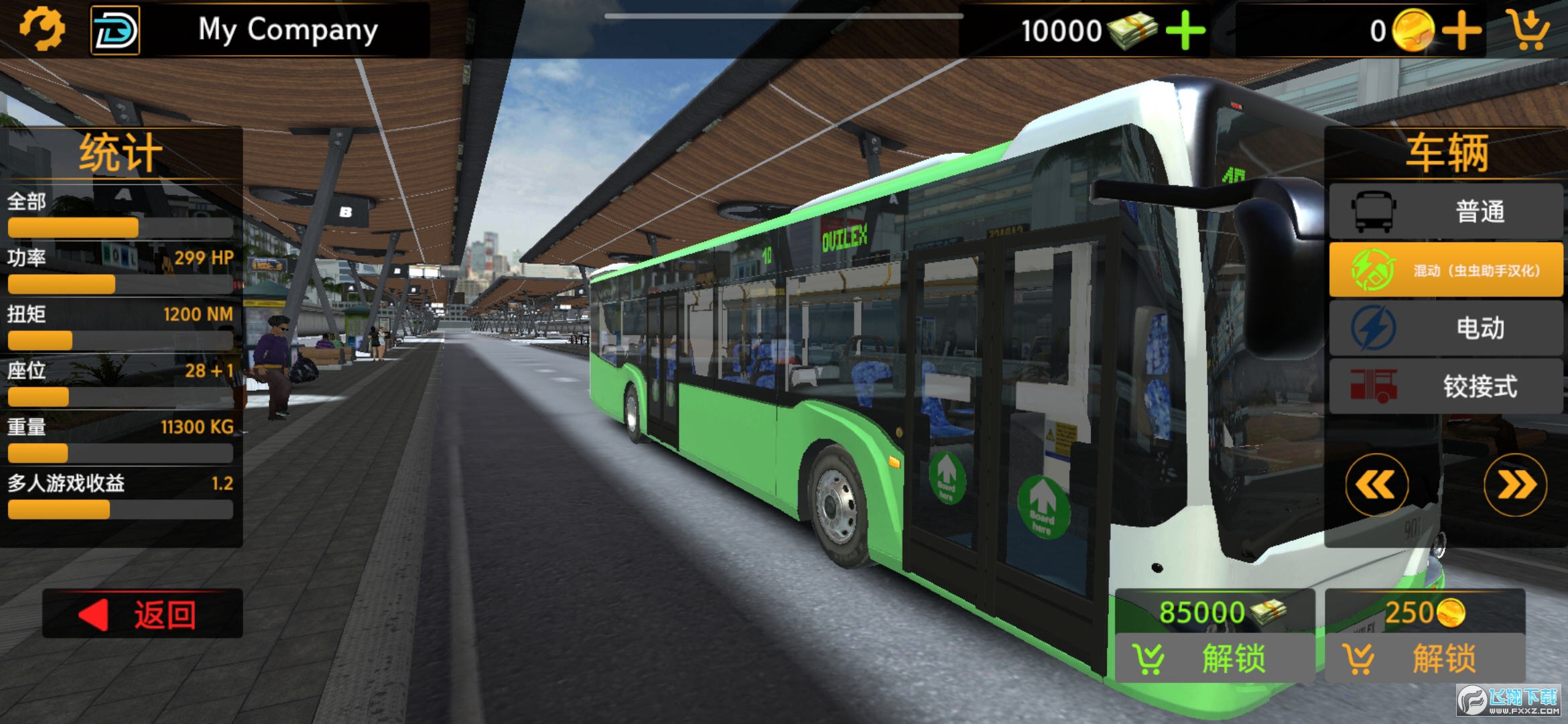Go back with the red 返回 button
Viewport: 1568px width, 724px height.
[x=143, y=614]
